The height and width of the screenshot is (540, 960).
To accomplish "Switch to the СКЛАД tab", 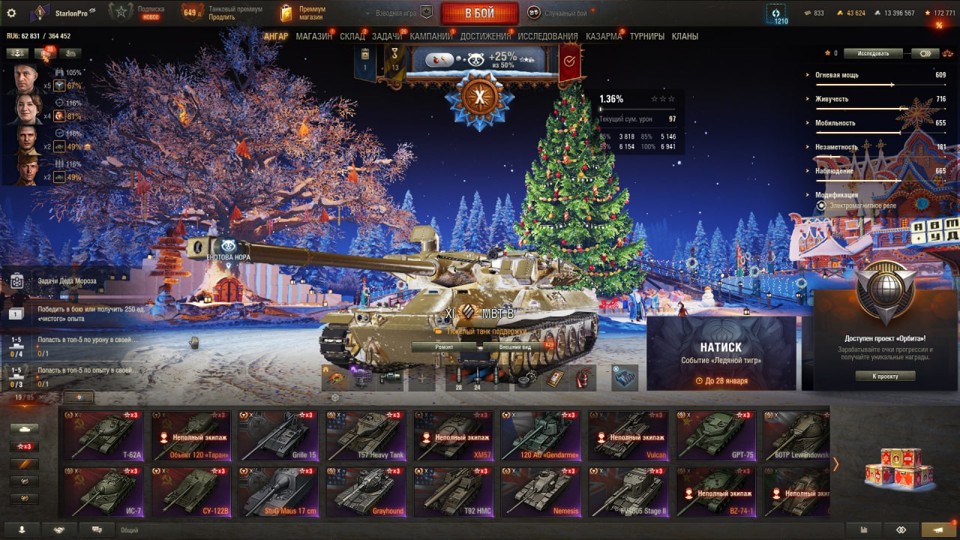I will 352,37.
